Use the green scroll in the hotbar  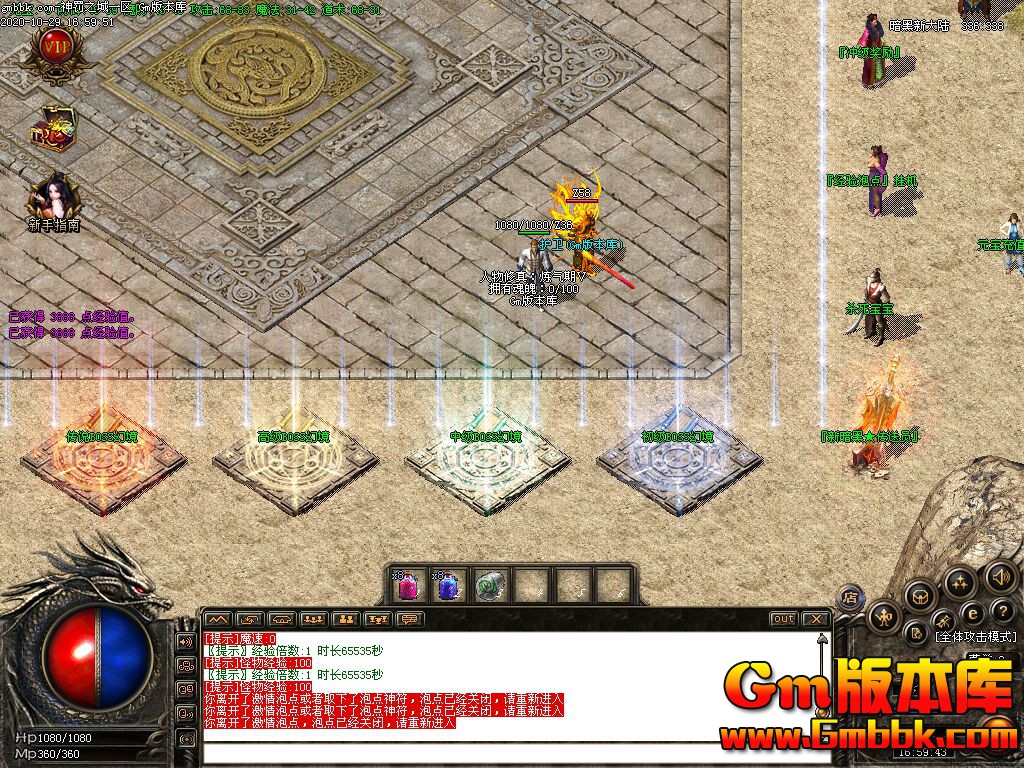pyautogui.click(x=489, y=585)
